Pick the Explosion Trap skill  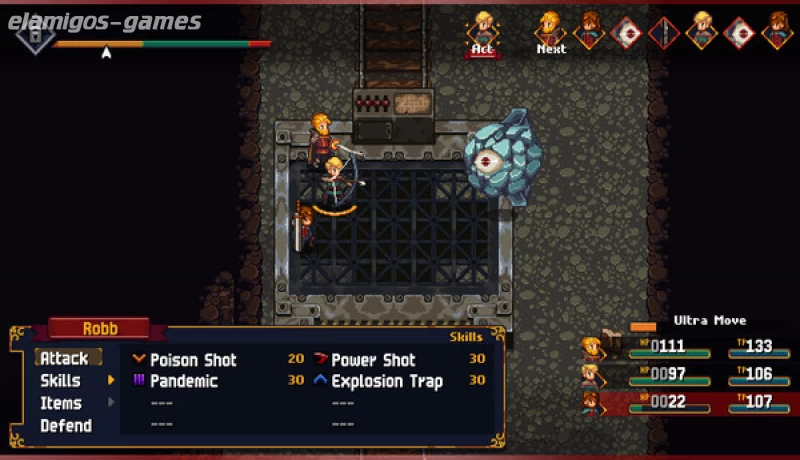386,381
